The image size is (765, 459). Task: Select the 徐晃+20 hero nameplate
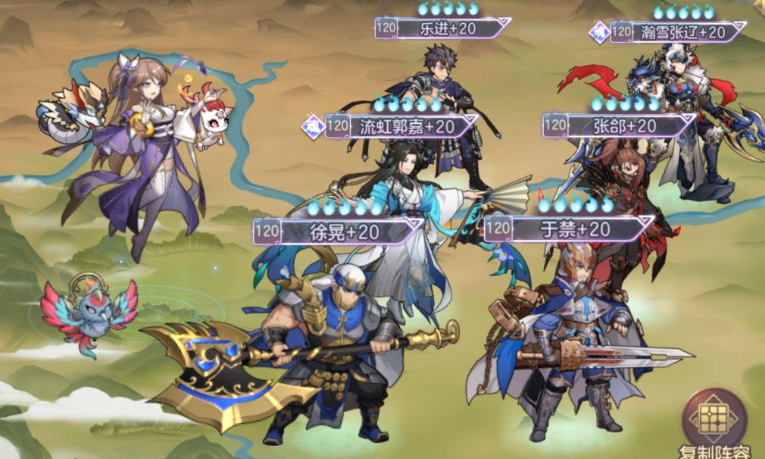[x=338, y=231]
